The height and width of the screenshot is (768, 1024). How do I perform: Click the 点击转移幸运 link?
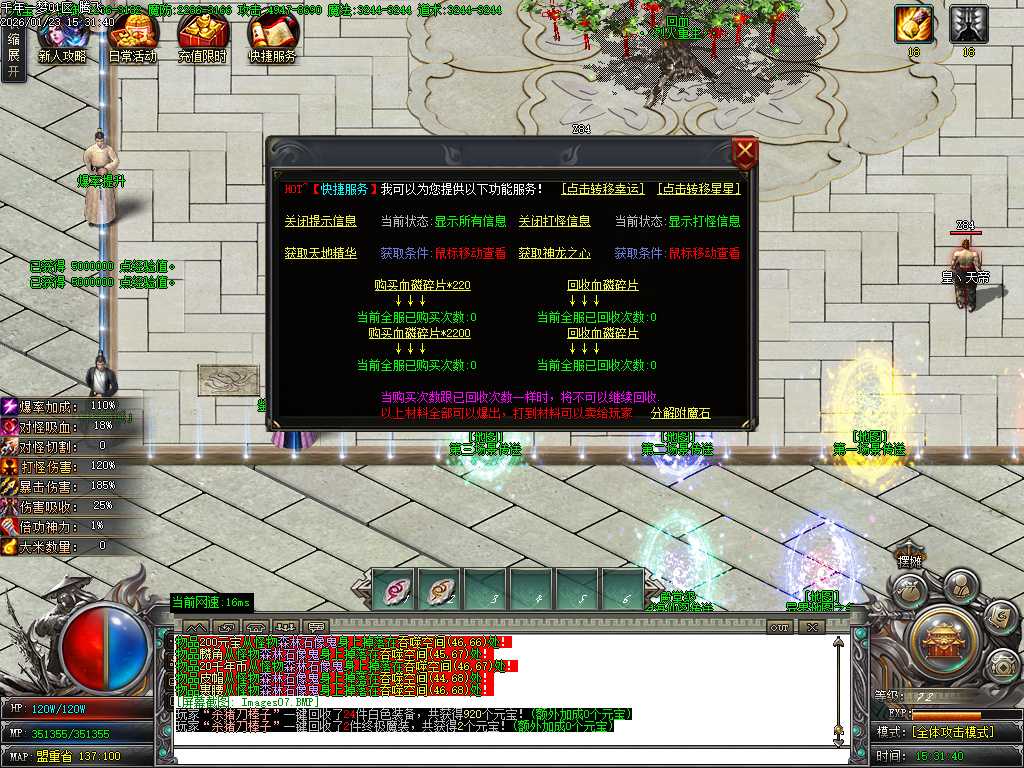click(603, 189)
